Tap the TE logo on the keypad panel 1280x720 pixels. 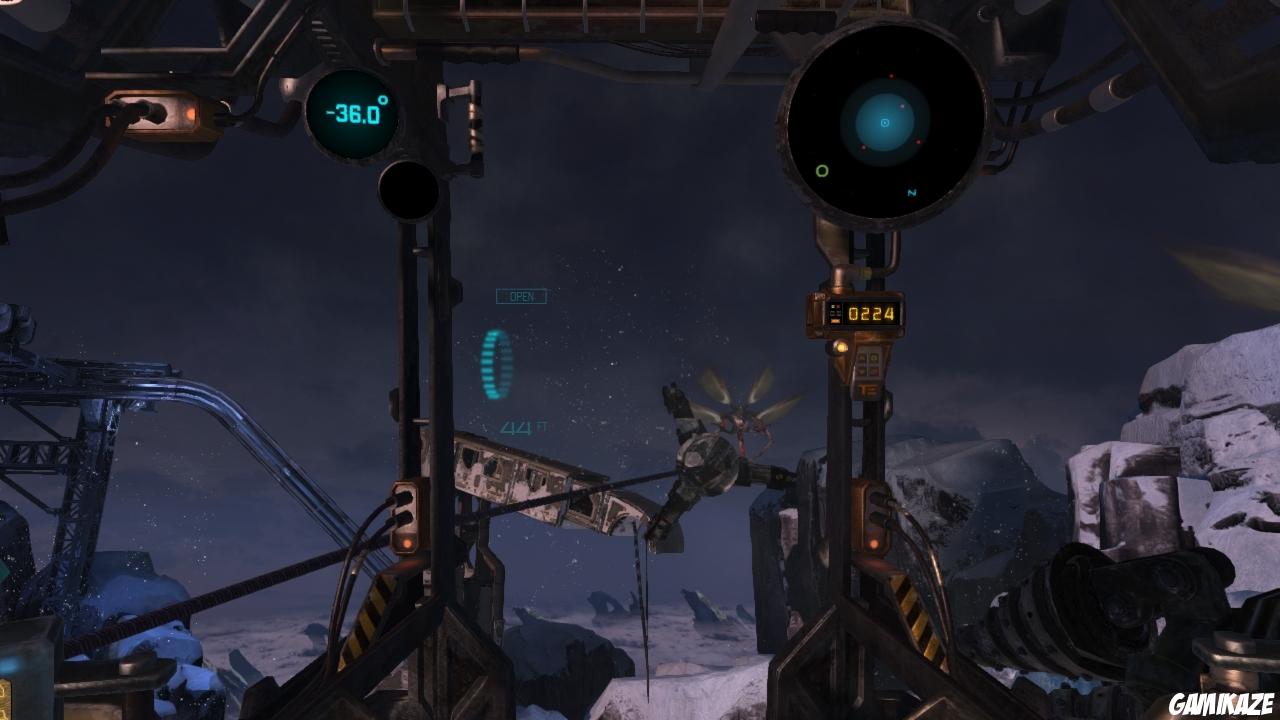click(868, 389)
